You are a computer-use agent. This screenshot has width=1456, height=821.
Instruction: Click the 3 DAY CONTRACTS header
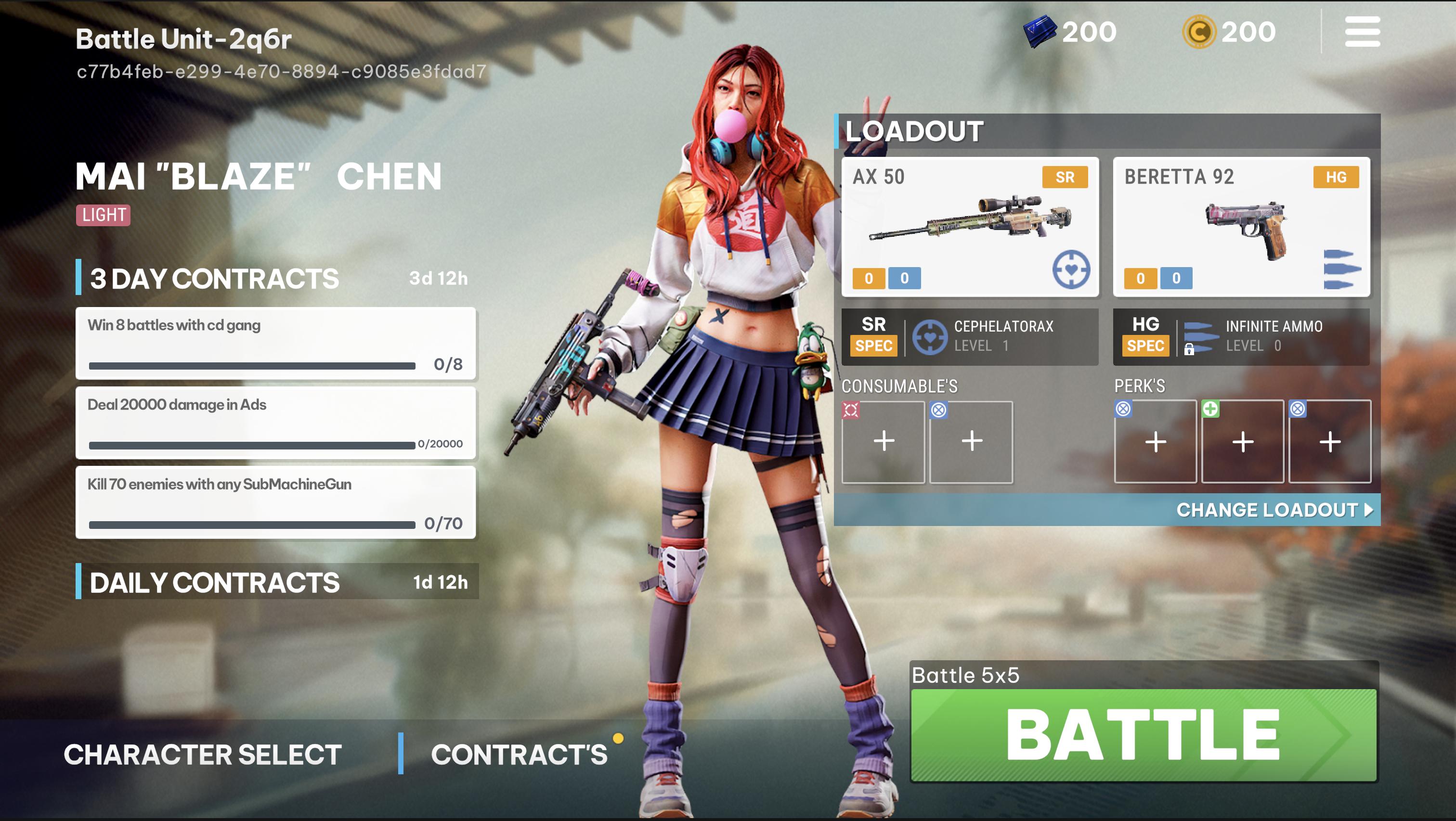pos(215,278)
